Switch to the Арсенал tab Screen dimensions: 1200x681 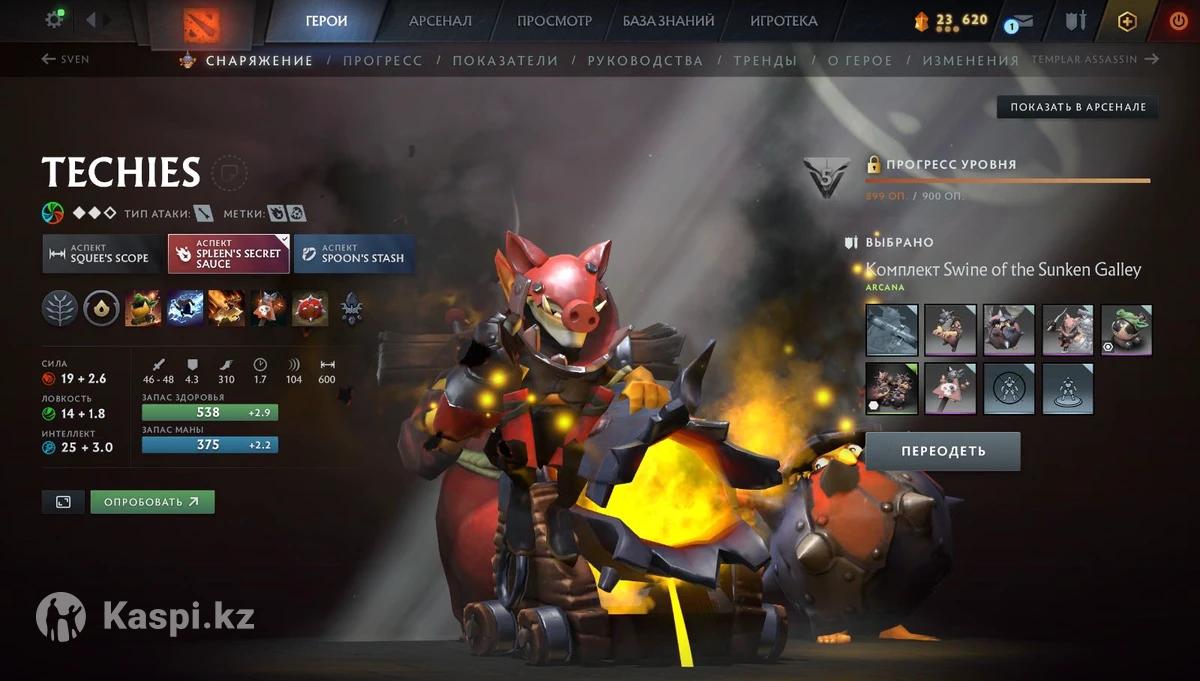click(441, 21)
